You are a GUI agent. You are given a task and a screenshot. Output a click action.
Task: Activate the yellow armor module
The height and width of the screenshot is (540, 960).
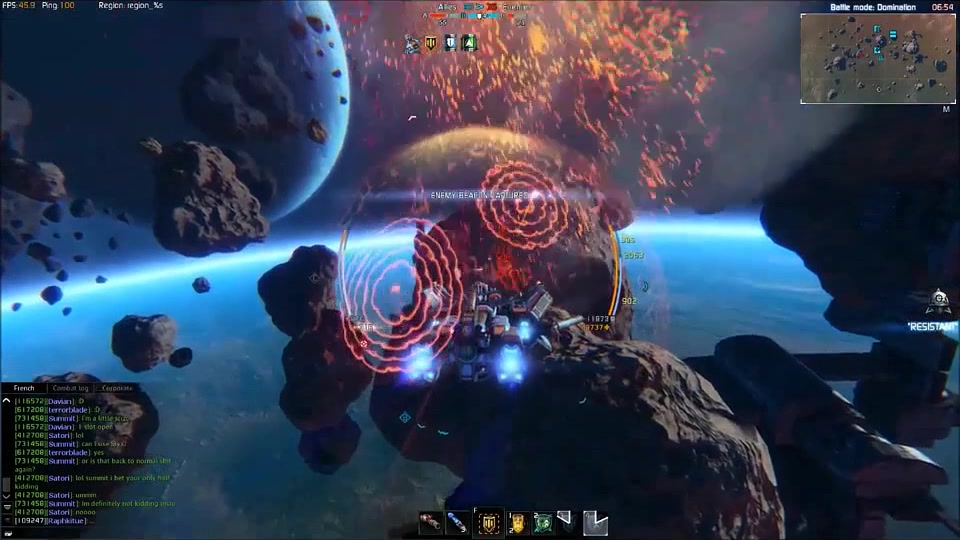pyautogui.click(x=518, y=522)
